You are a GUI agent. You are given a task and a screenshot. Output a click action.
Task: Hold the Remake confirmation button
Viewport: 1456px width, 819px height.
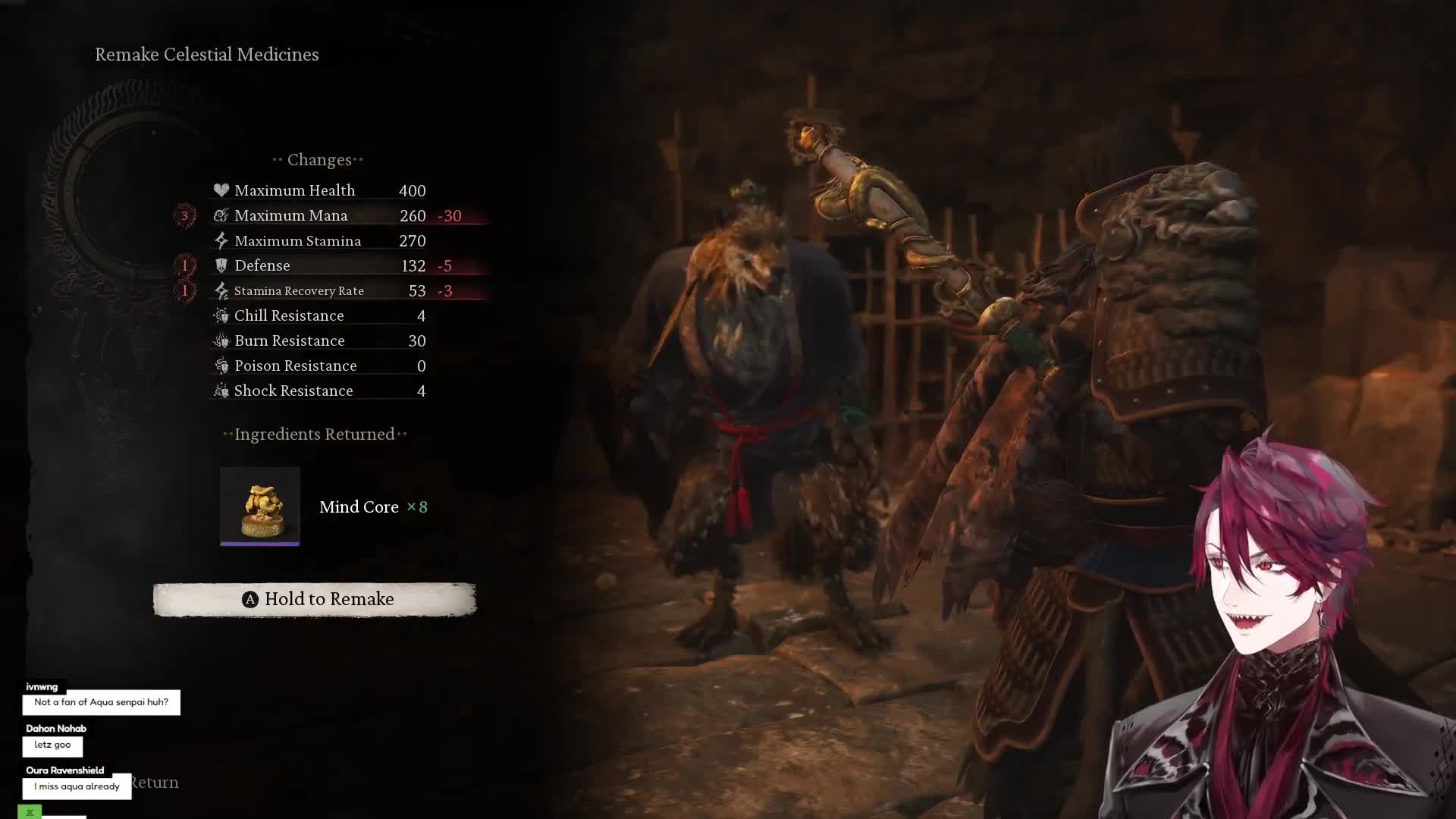click(315, 599)
